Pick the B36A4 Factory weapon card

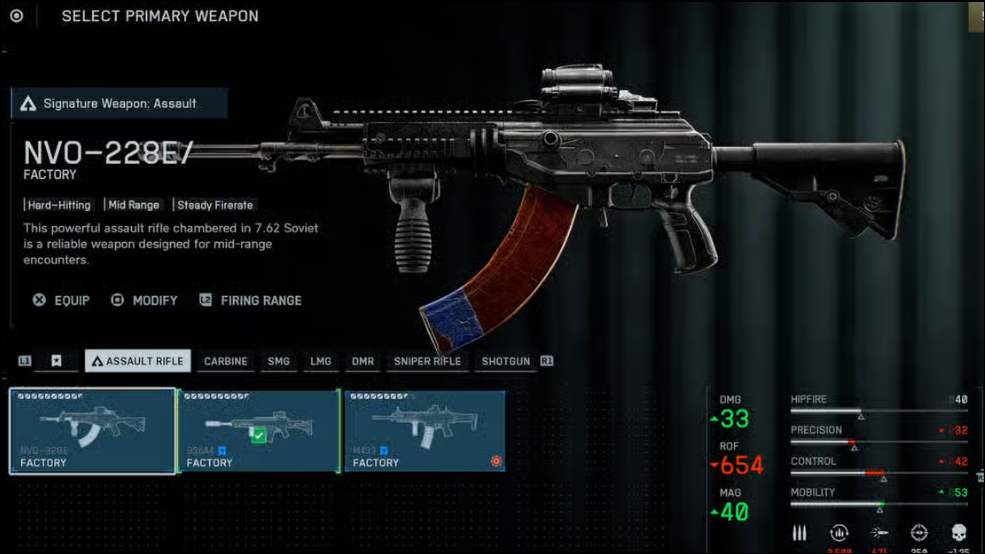pyautogui.click(x=259, y=431)
